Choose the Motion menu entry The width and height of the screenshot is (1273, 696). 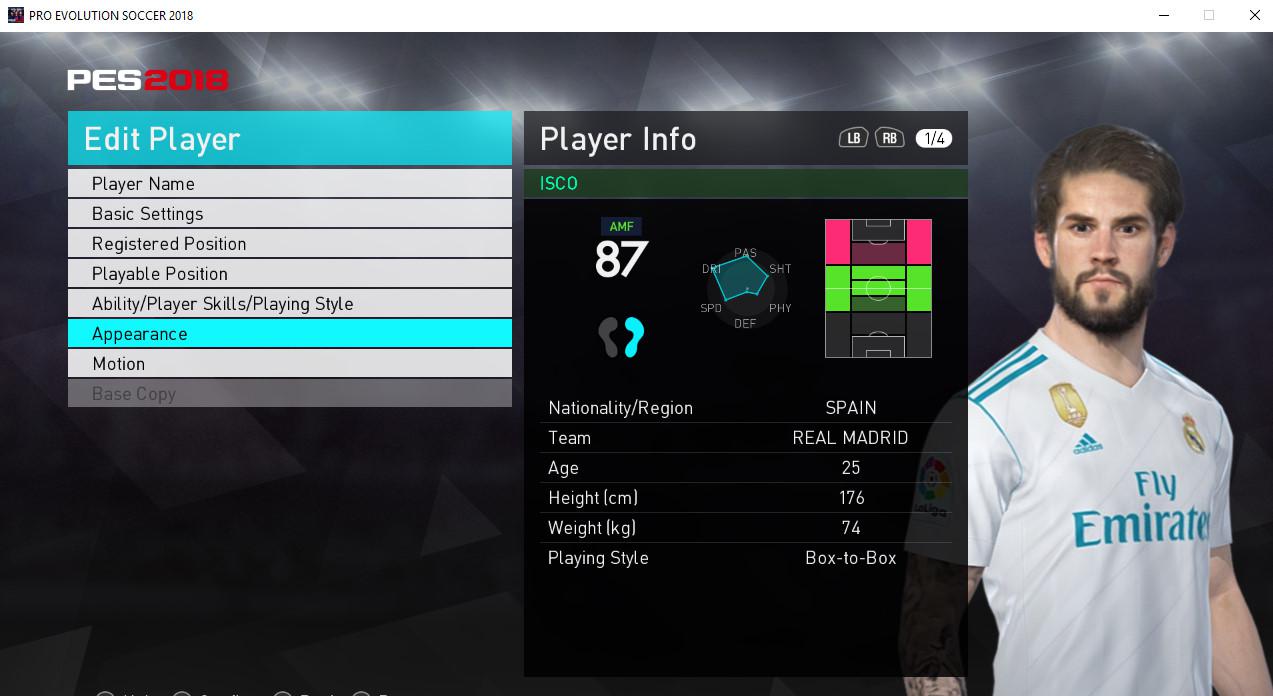[x=289, y=364]
